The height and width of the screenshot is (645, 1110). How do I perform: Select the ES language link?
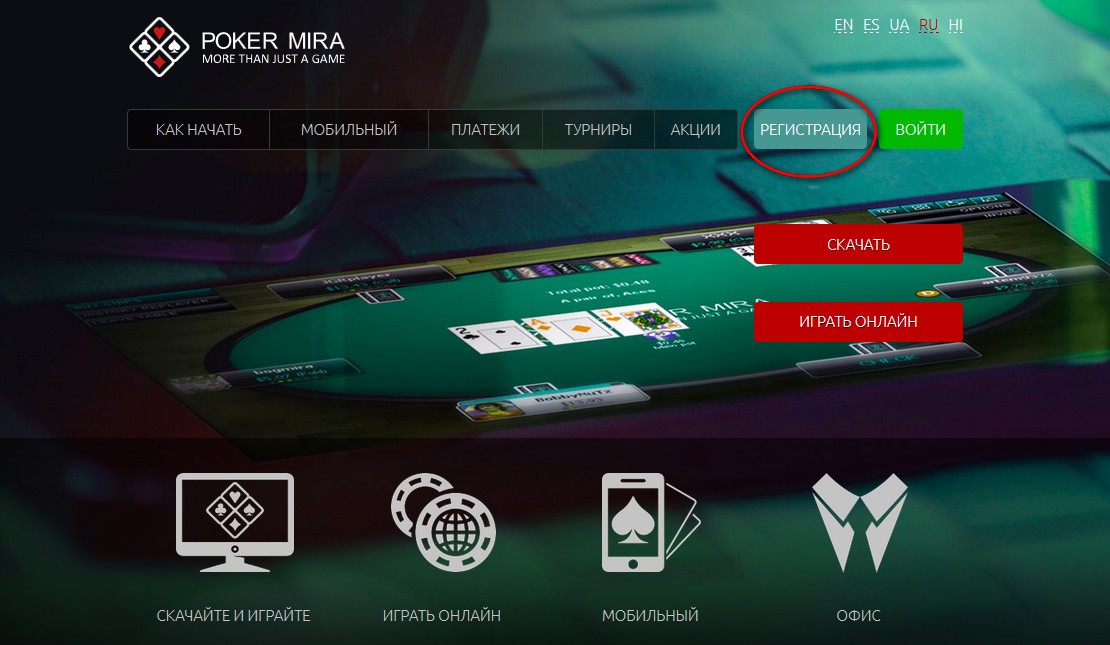pos(871,26)
